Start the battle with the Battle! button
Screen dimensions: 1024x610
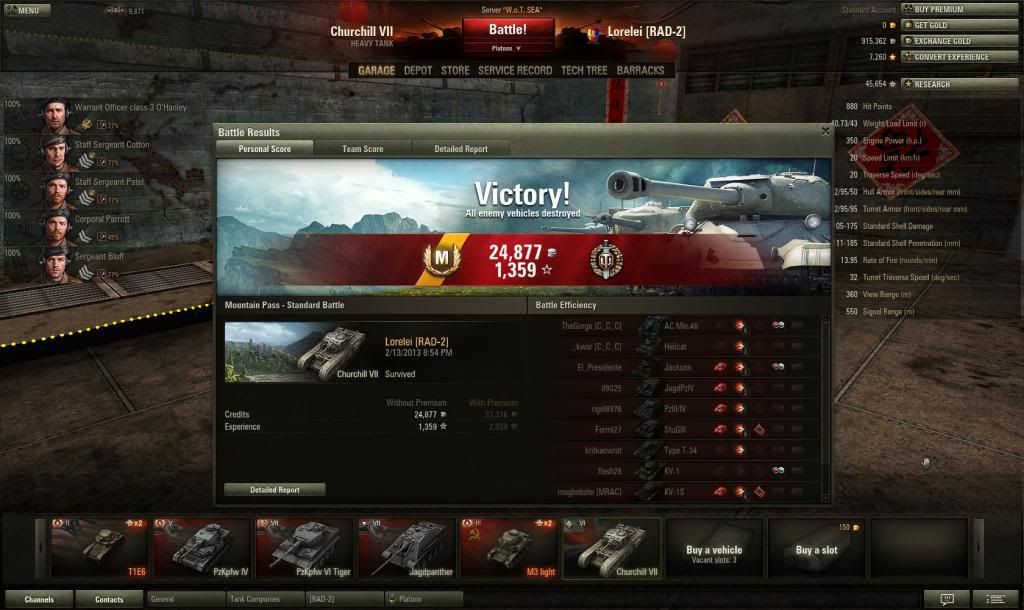[507, 30]
